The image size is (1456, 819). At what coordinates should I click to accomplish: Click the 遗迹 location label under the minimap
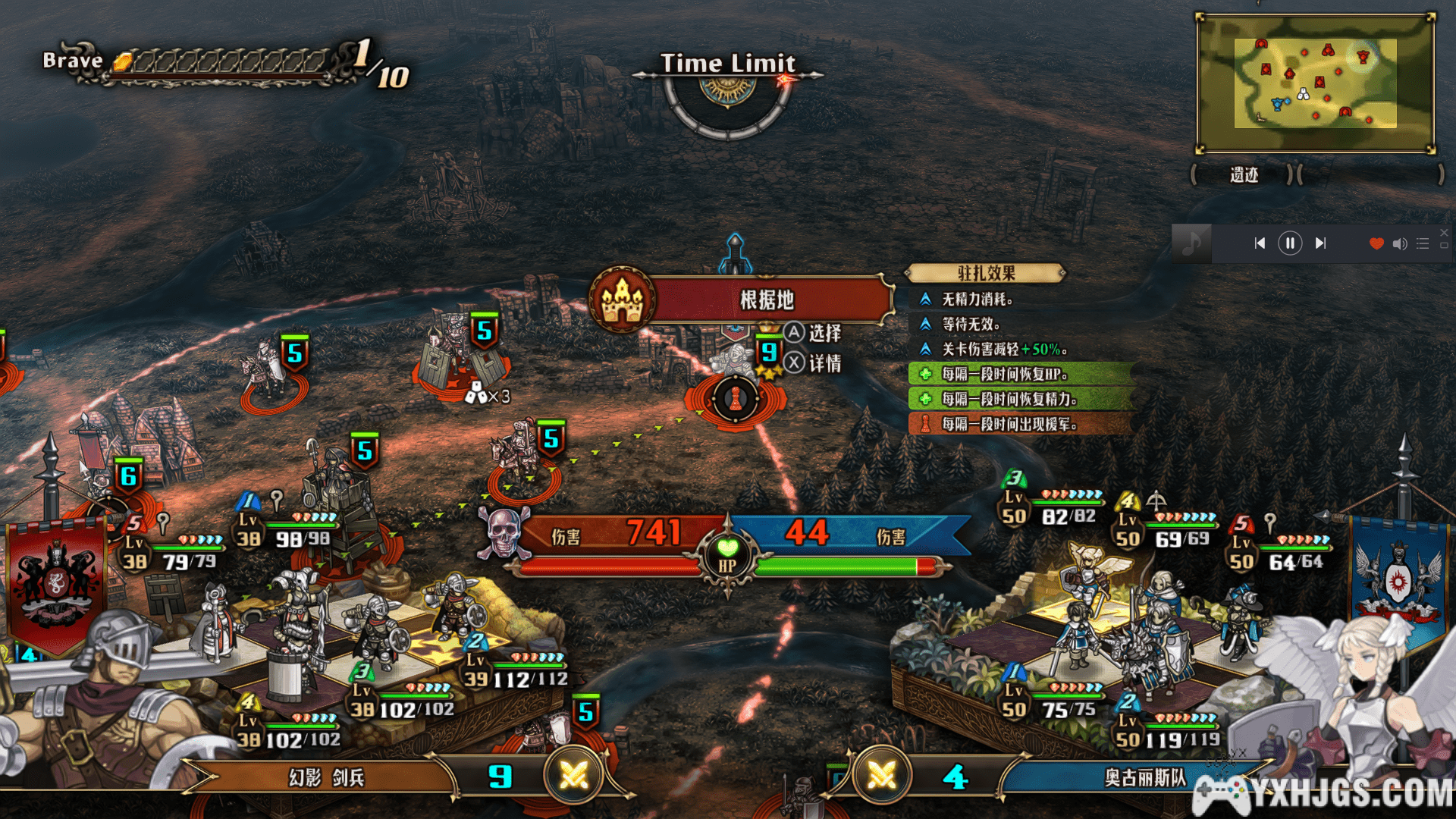tap(1244, 175)
